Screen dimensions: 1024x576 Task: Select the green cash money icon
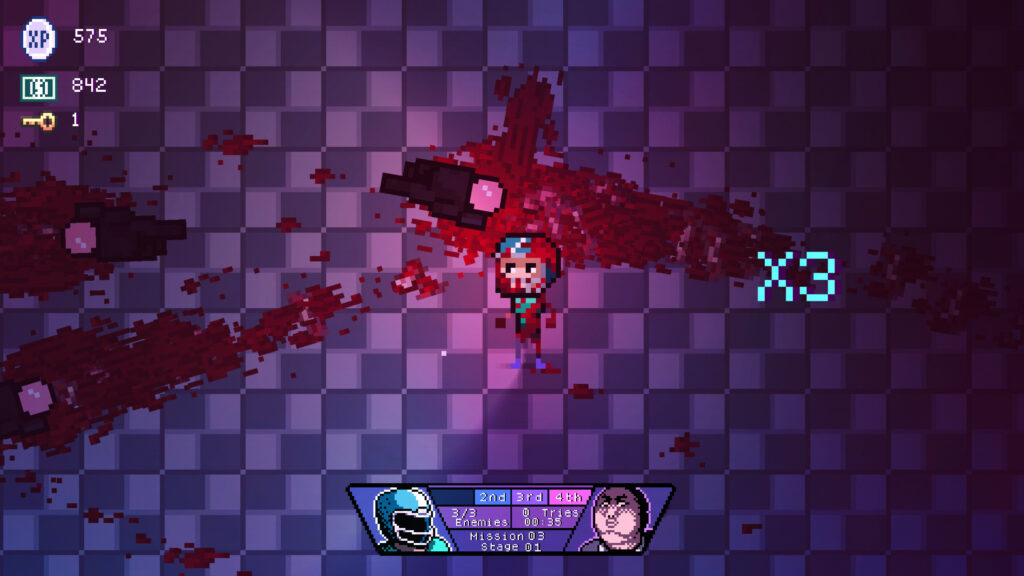38,87
